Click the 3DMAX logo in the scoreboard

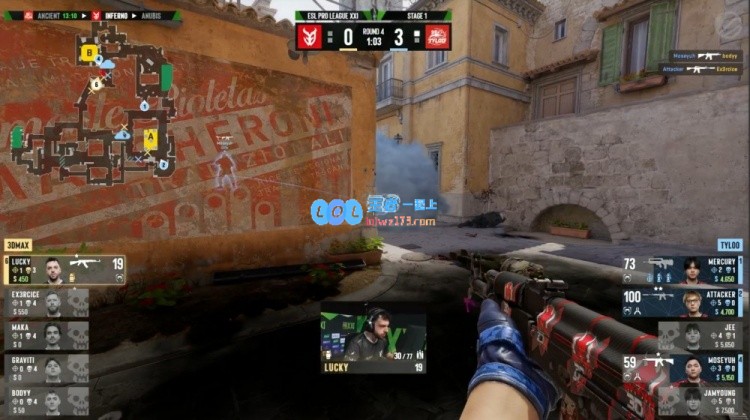(309, 37)
